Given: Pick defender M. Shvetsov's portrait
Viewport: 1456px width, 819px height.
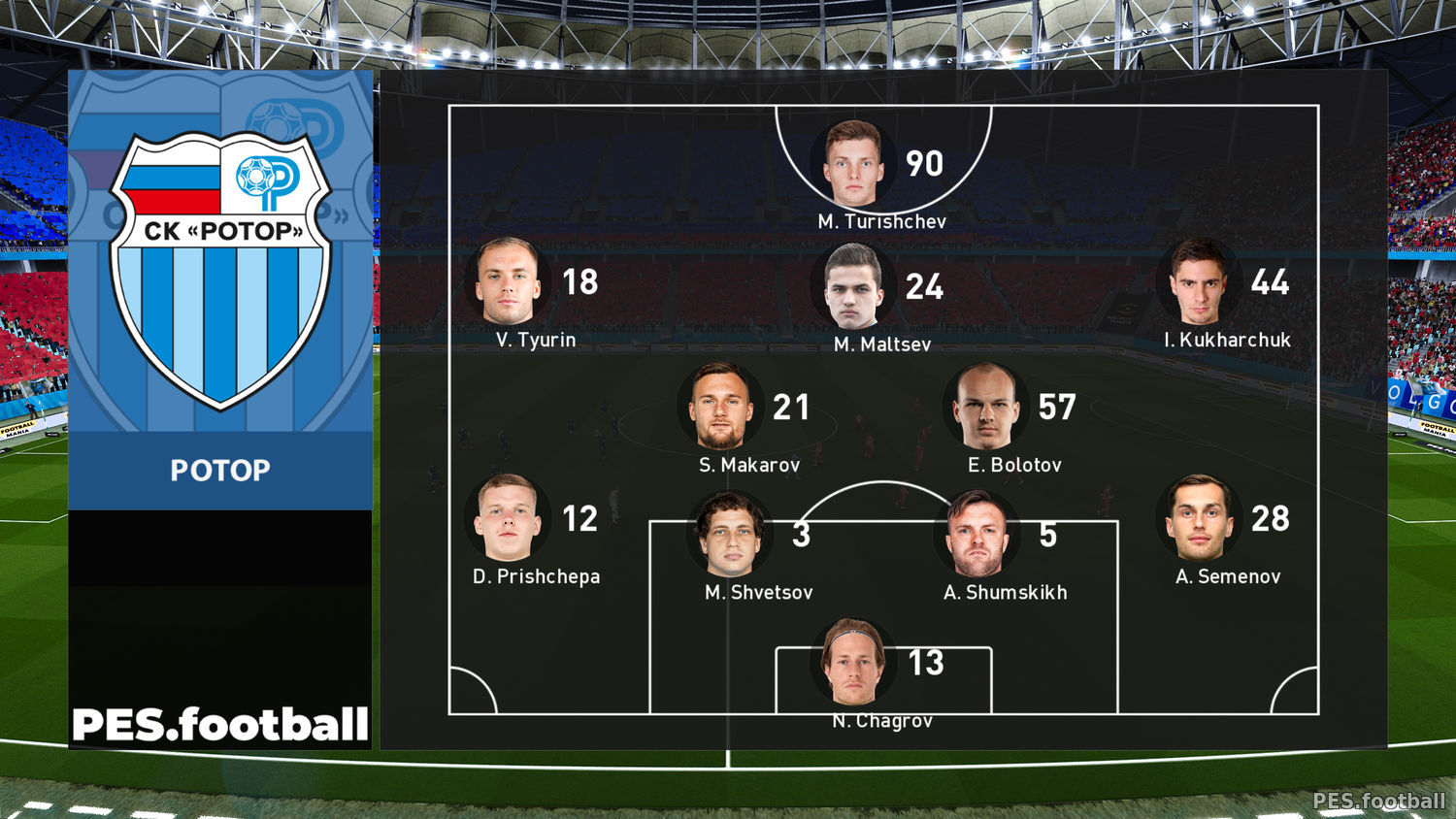Looking at the screenshot, I should (730, 535).
